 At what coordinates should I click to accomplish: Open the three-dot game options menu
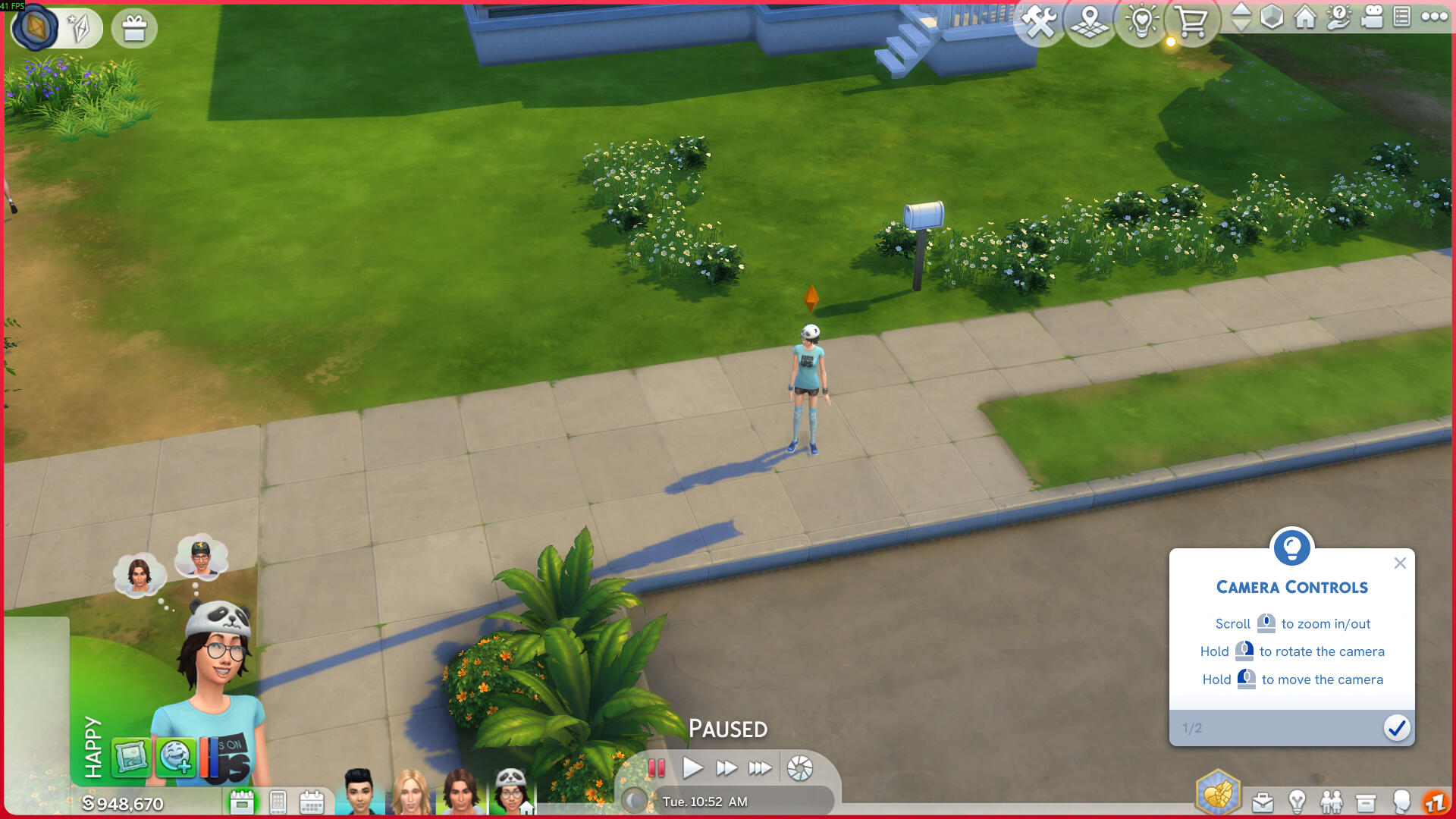click(x=1434, y=17)
